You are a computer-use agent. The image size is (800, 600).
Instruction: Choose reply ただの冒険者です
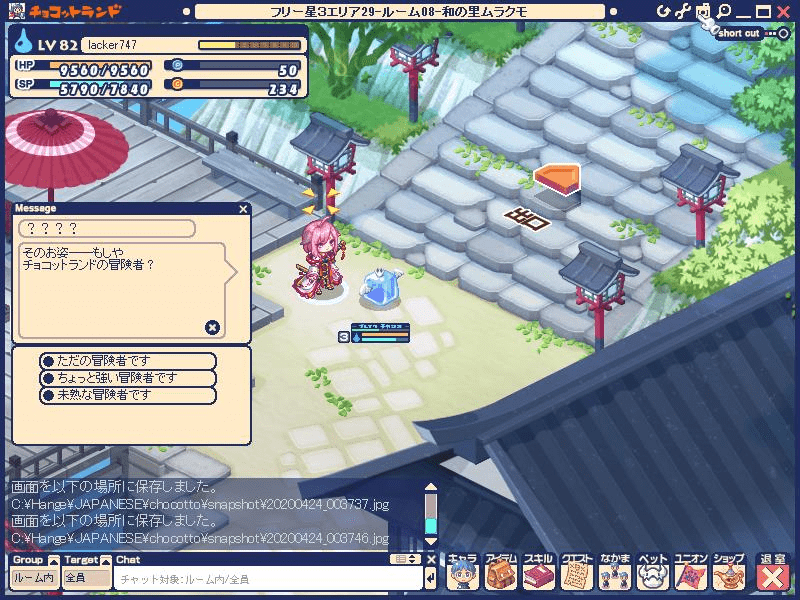click(x=127, y=360)
